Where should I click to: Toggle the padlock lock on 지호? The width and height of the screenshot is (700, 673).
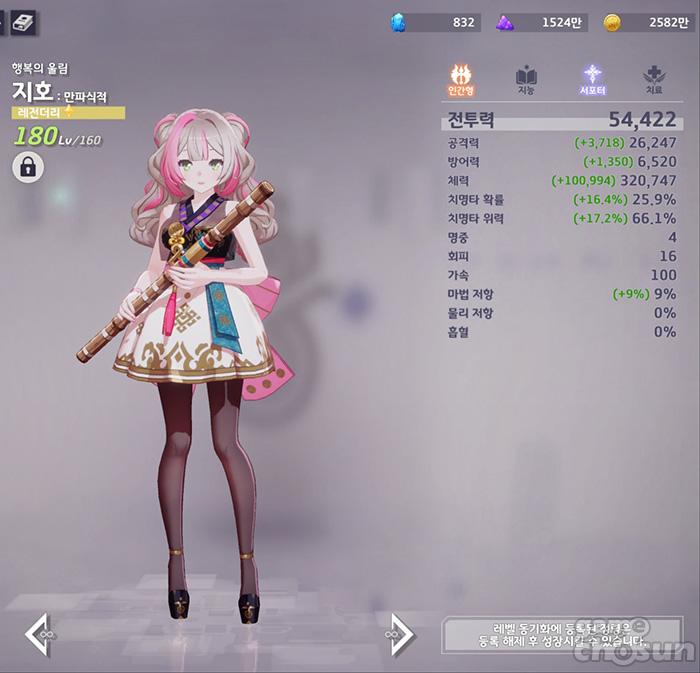[x=28, y=167]
